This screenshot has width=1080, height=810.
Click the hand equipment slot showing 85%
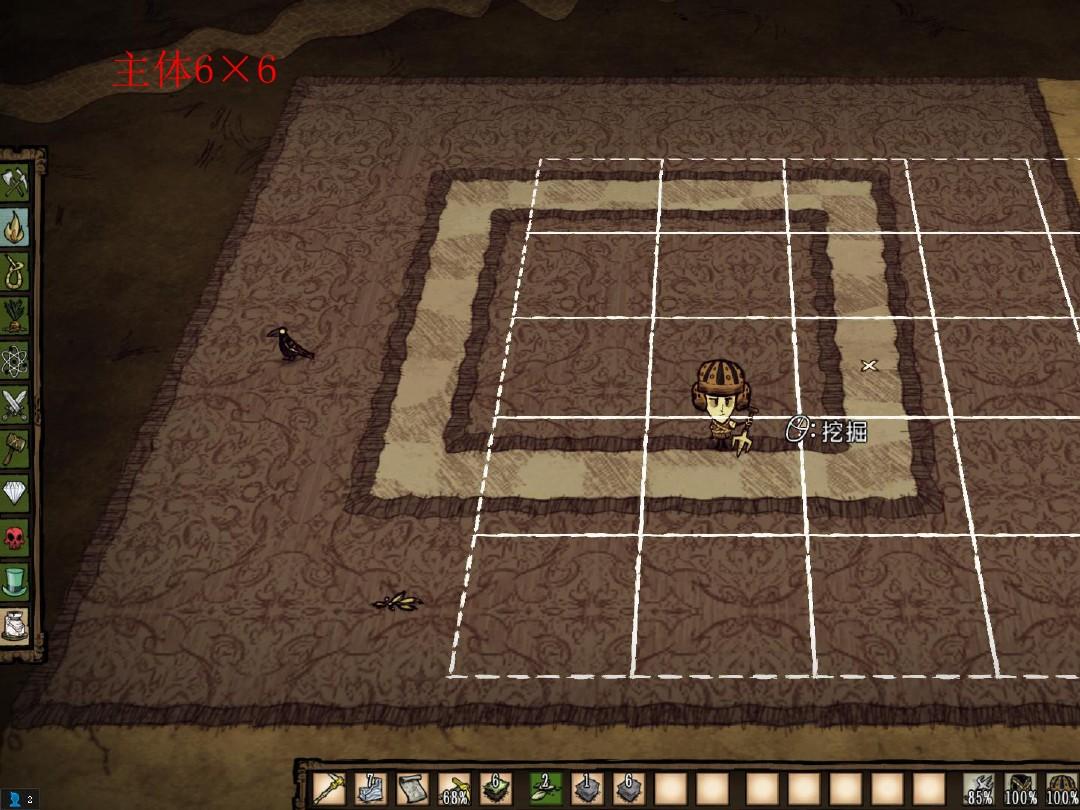(981, 788)
